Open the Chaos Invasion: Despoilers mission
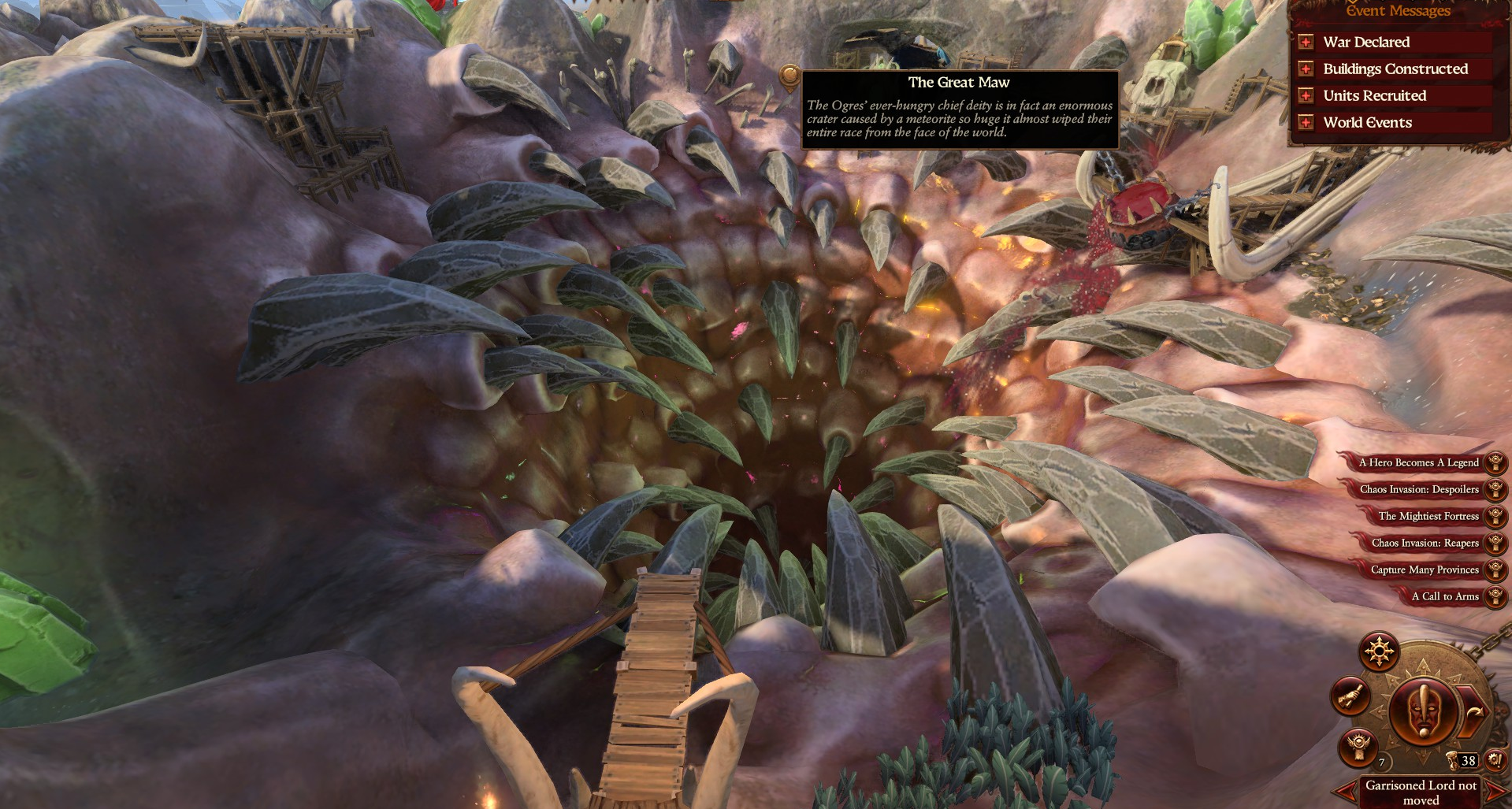 [1419, 489]
